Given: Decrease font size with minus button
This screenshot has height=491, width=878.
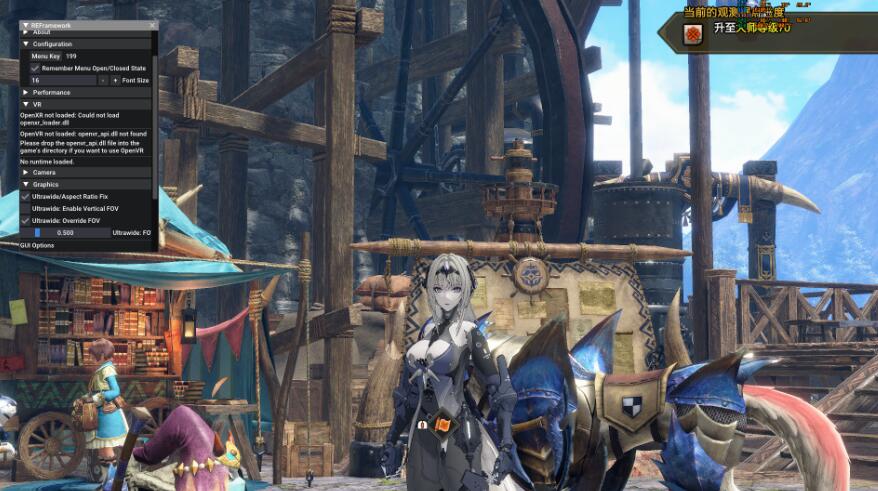Looking at the screenshot, I should [104, 80].
